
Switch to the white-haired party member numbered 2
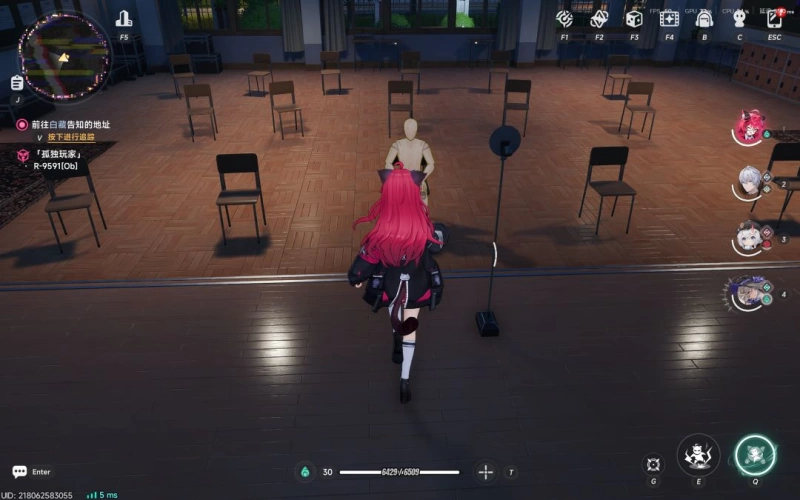[x=749, y=182]
